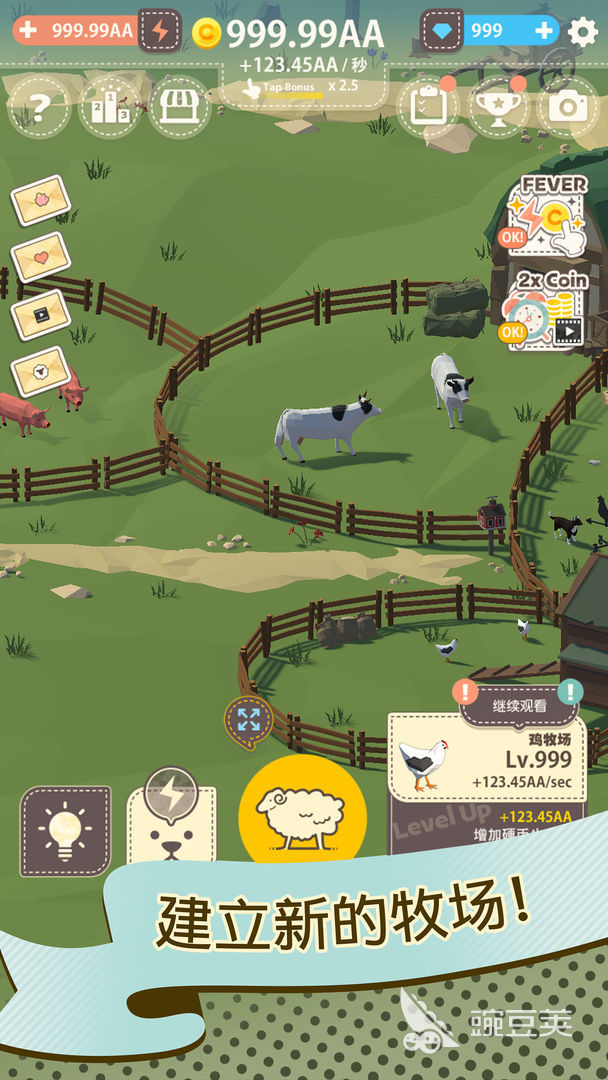Viewport: 608px width, 1080px height.
Task: Show the leaderboard podium
Action: point(109,108)
